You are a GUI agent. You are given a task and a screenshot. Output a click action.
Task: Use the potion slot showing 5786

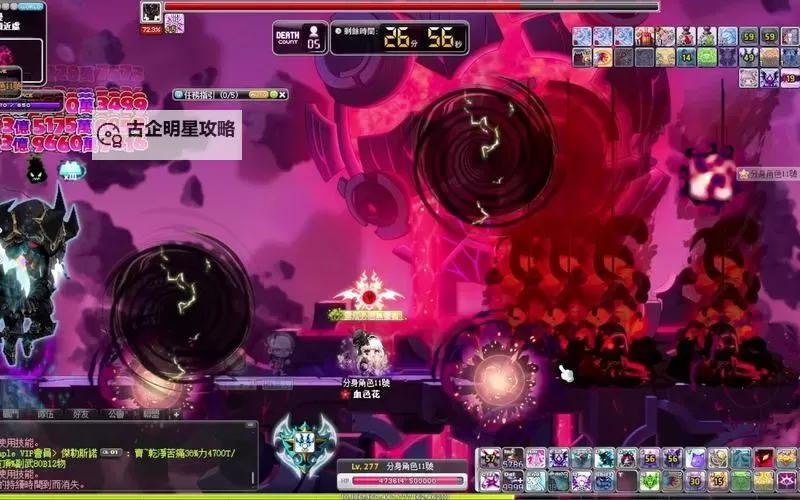pos(513,458)
